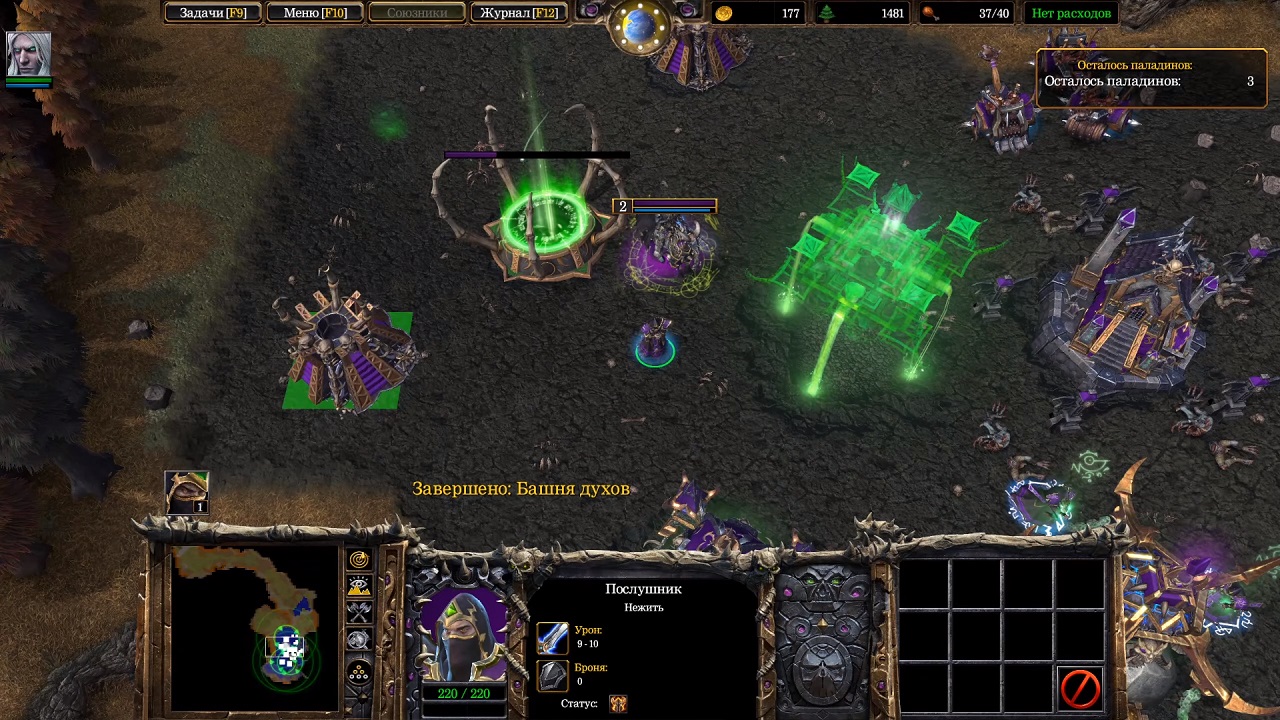Open the Журнал message log
The width and height of the screenshot is (1280, 720).
518,13
